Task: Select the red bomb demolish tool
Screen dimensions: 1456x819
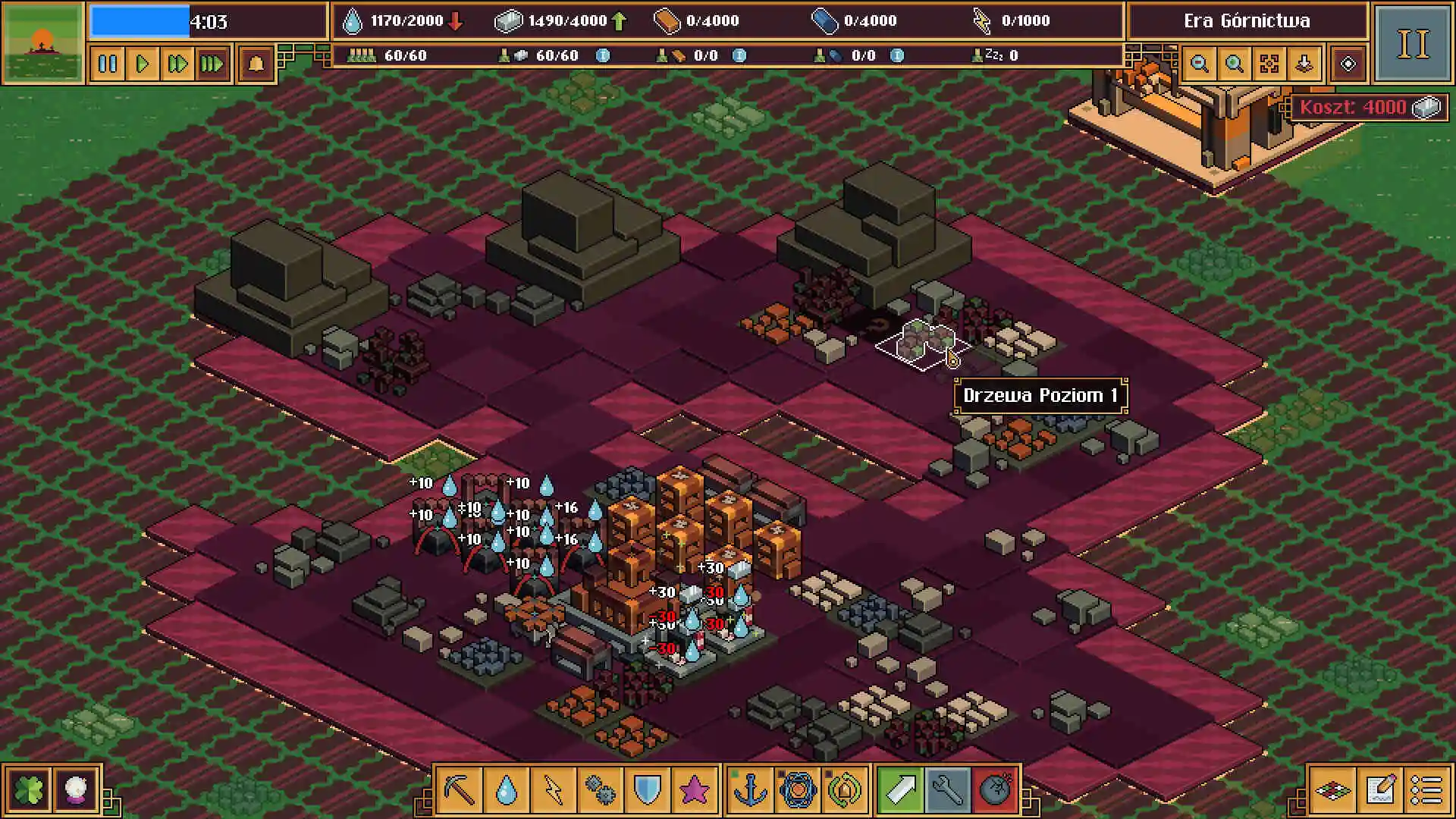Action: [x=995, y=790]
